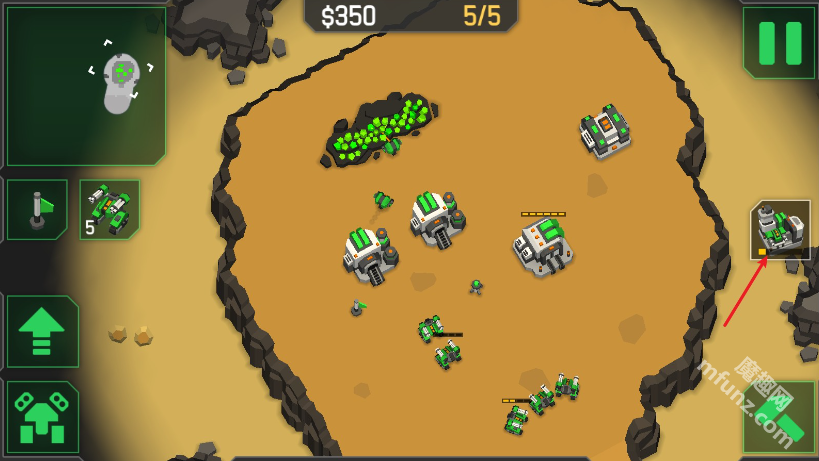819x461 pixels.
Task: Click the minimap in the corner
Action: click(85, 85)
